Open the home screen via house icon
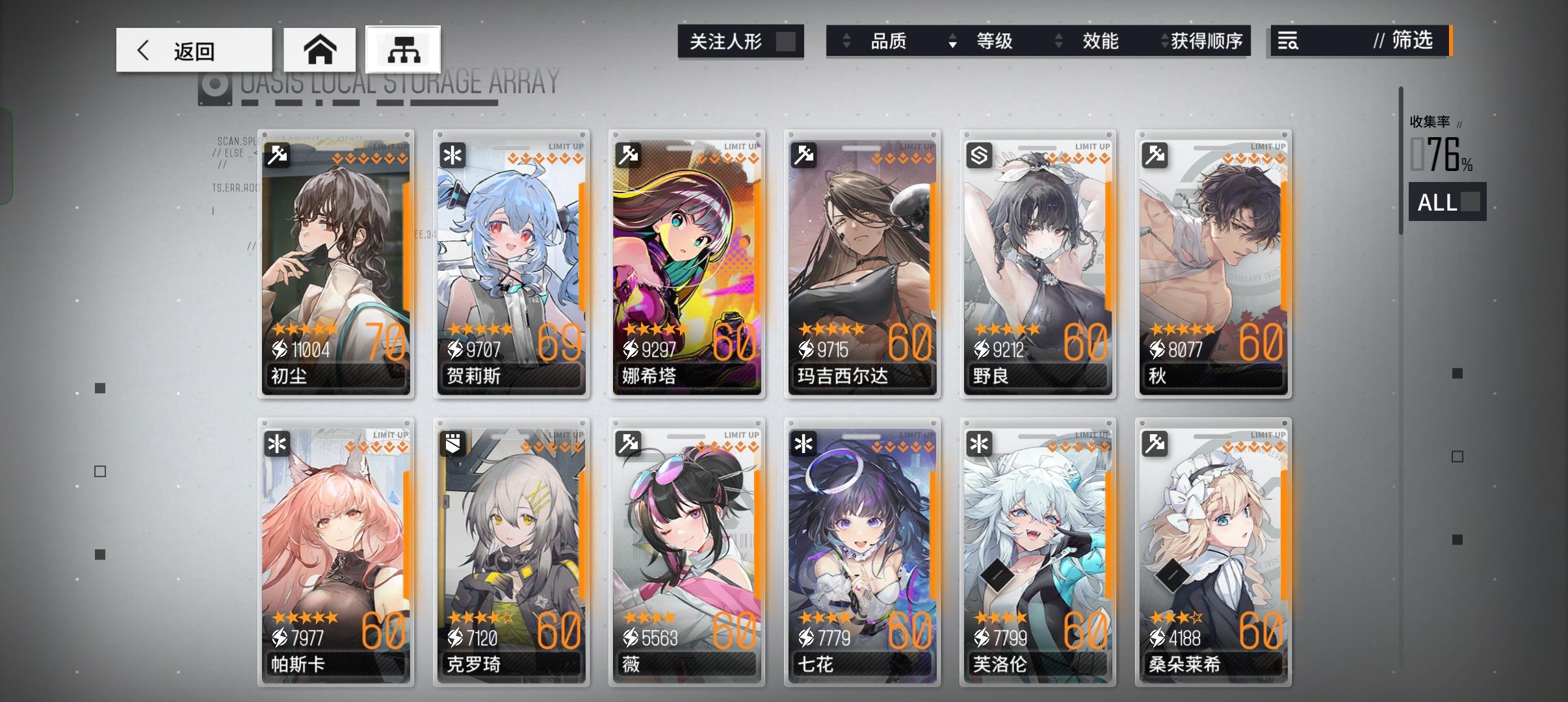1568x702 pixels. (320, 49)
